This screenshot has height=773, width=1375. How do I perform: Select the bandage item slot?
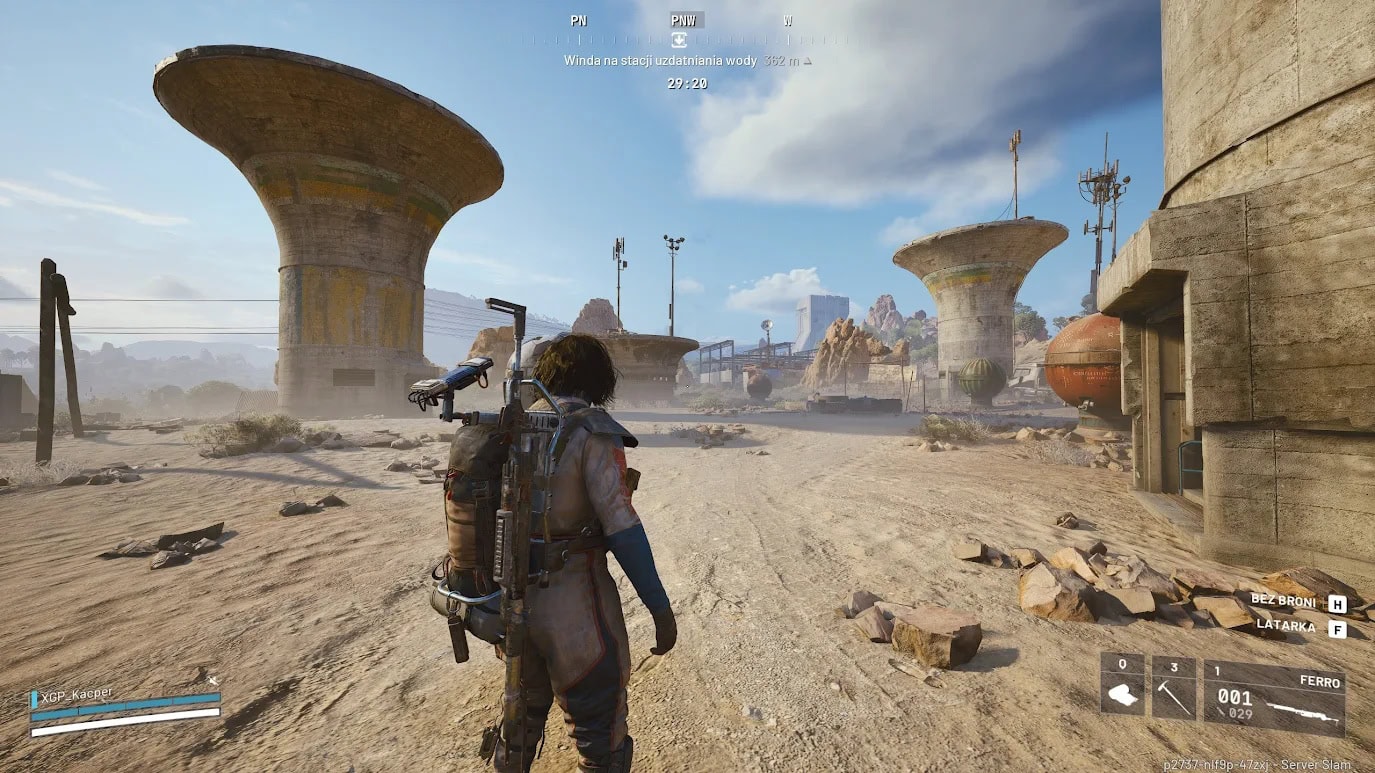[x=1122, y=686]
